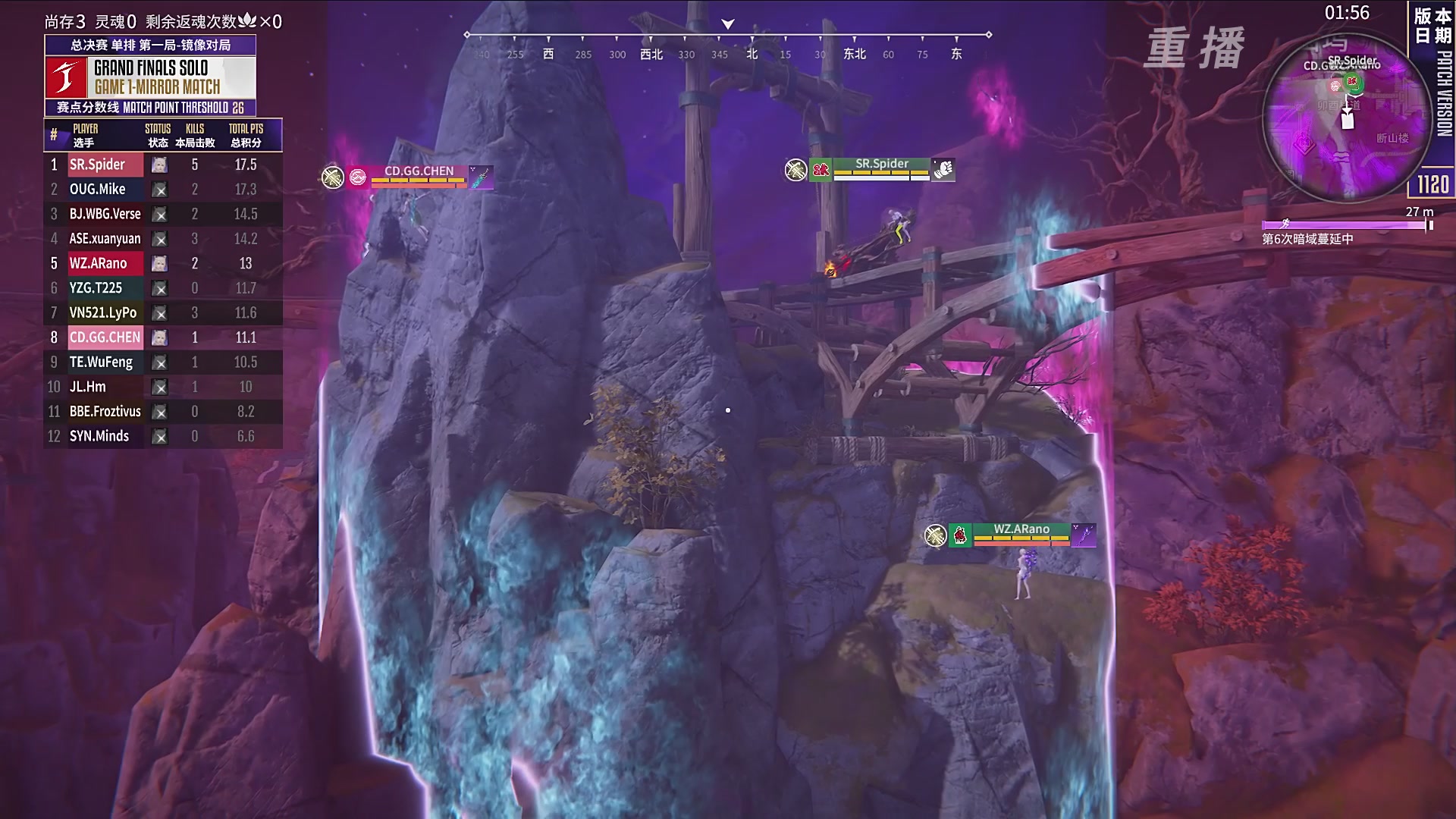Click the Grand Finals Solo match banner
Viewport: 1456px width, 819px height.
(x=150, y=77)
